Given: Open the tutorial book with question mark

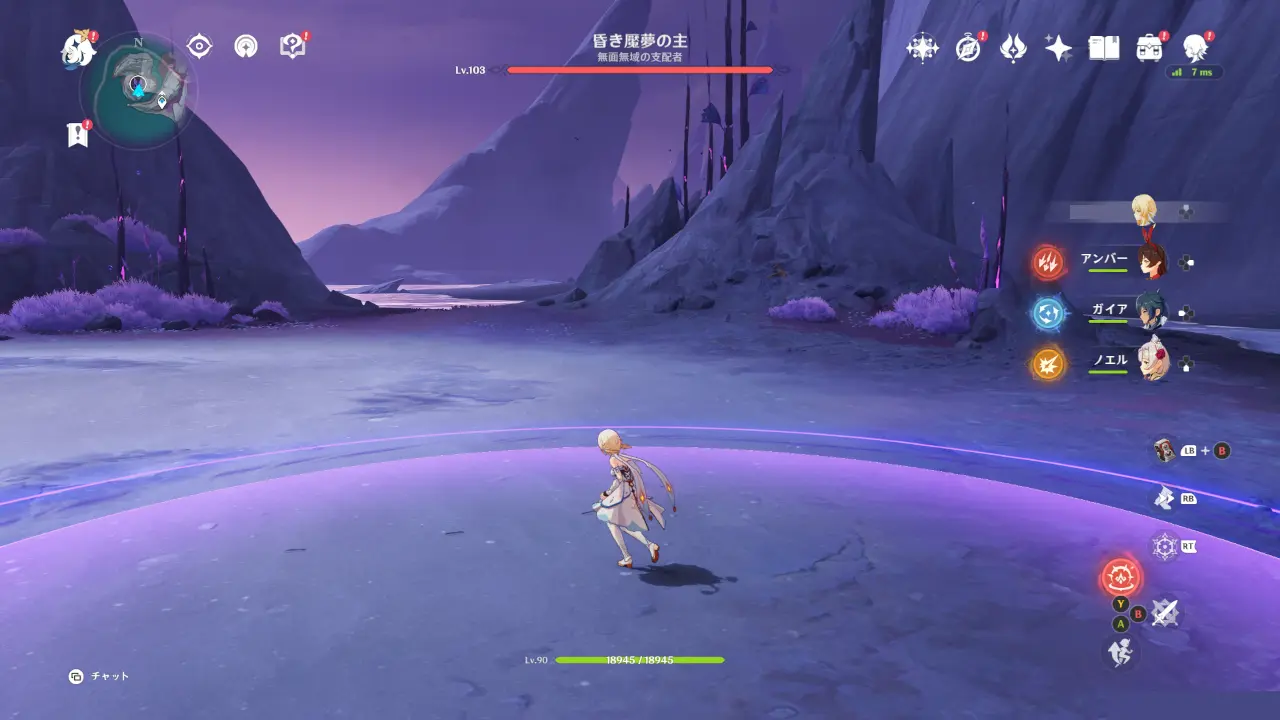Looking at the screenshot, I should pyautogui.click(x=291, y=46).
